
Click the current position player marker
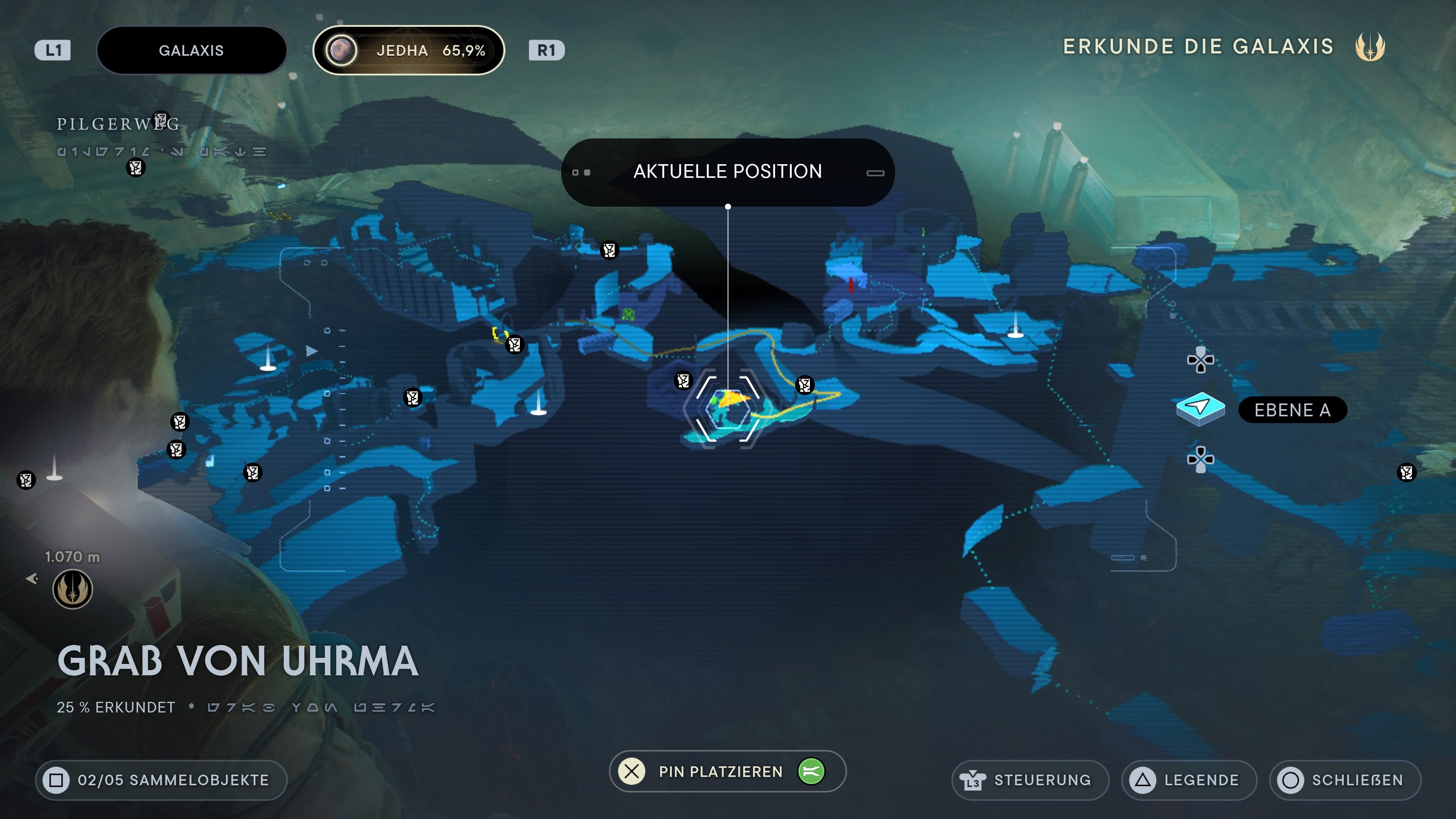click(x=728, y=408)
